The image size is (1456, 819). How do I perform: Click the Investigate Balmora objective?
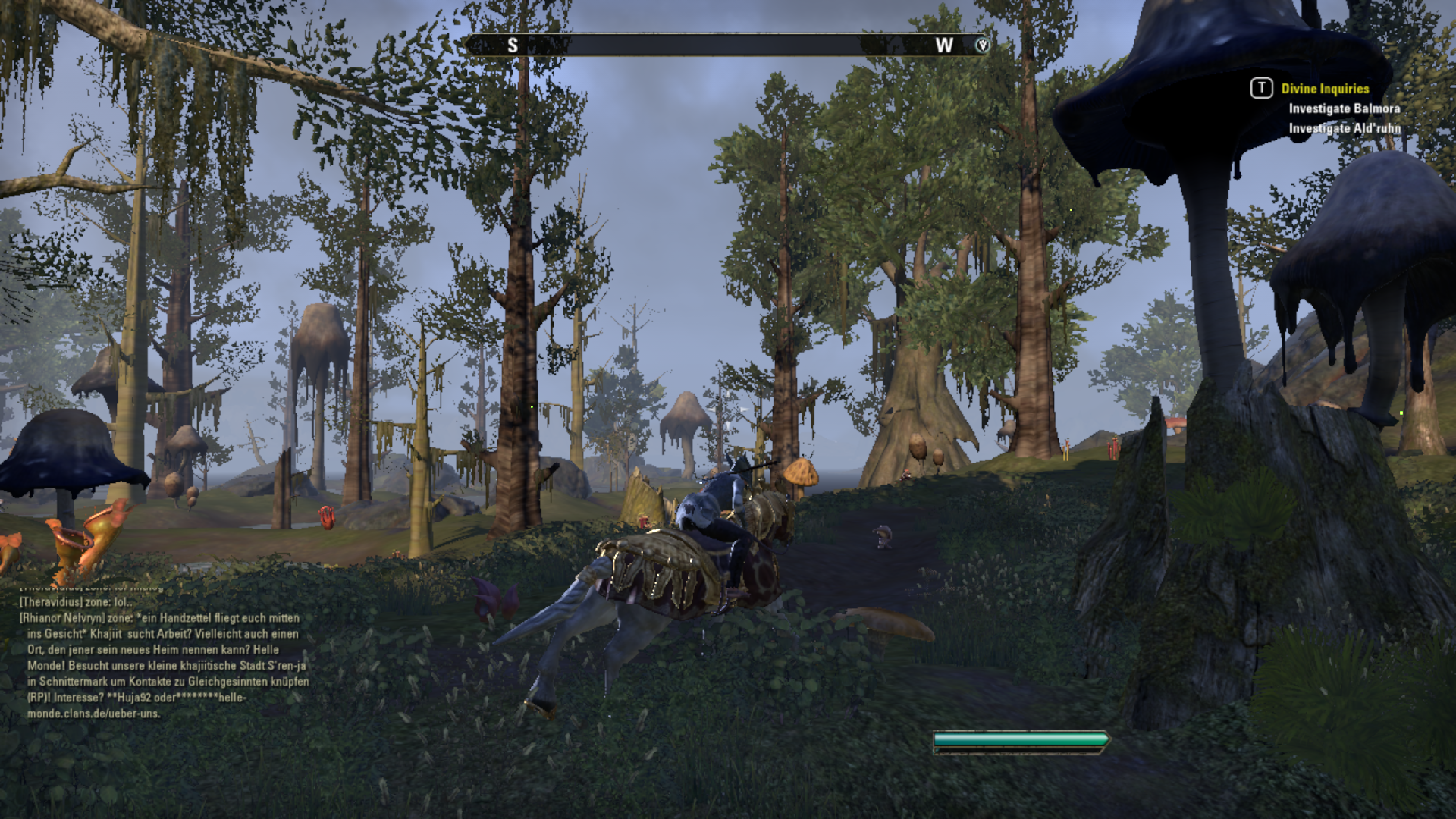[x=1344, y=108]
